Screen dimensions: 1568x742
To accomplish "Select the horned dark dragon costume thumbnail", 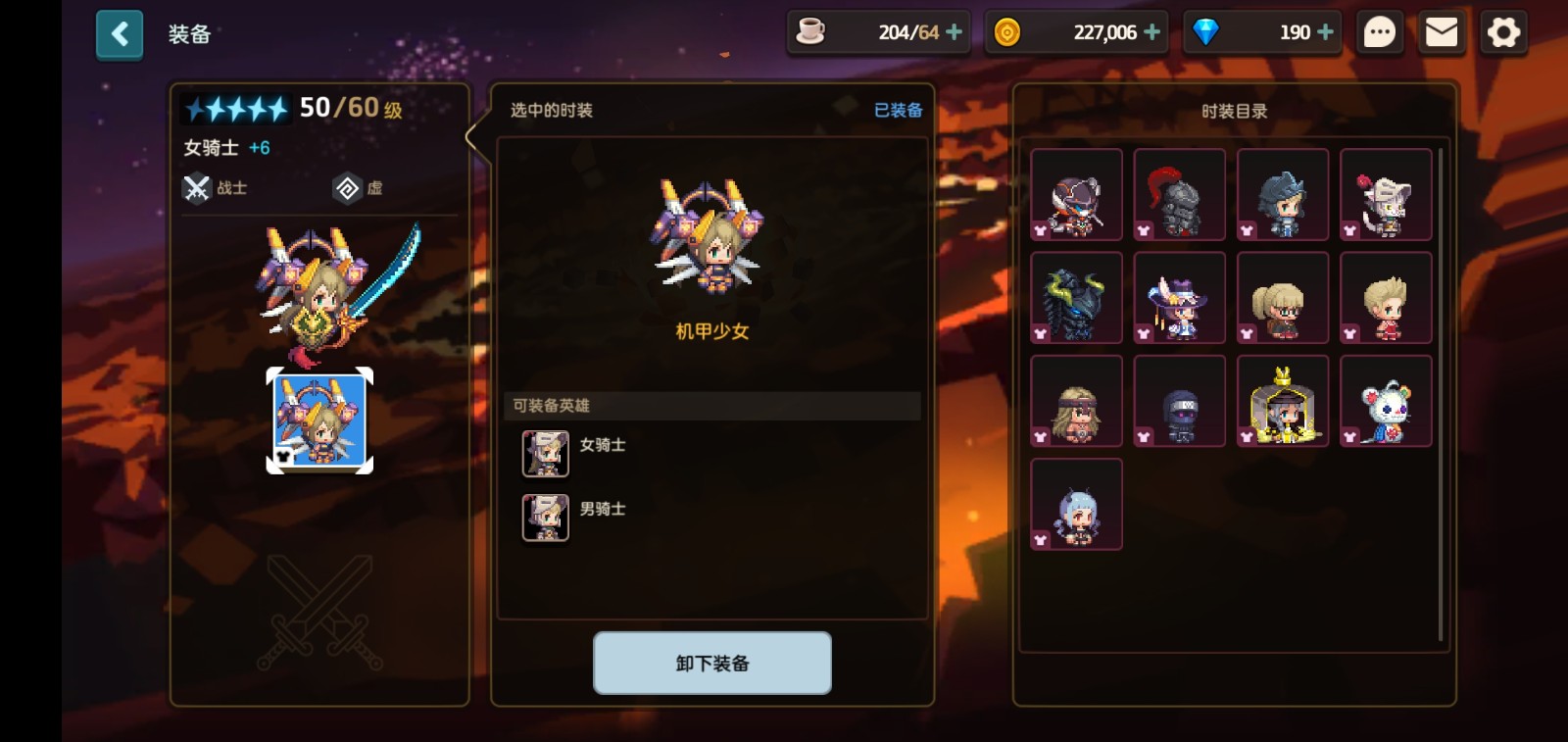I will coord(1076,297).
